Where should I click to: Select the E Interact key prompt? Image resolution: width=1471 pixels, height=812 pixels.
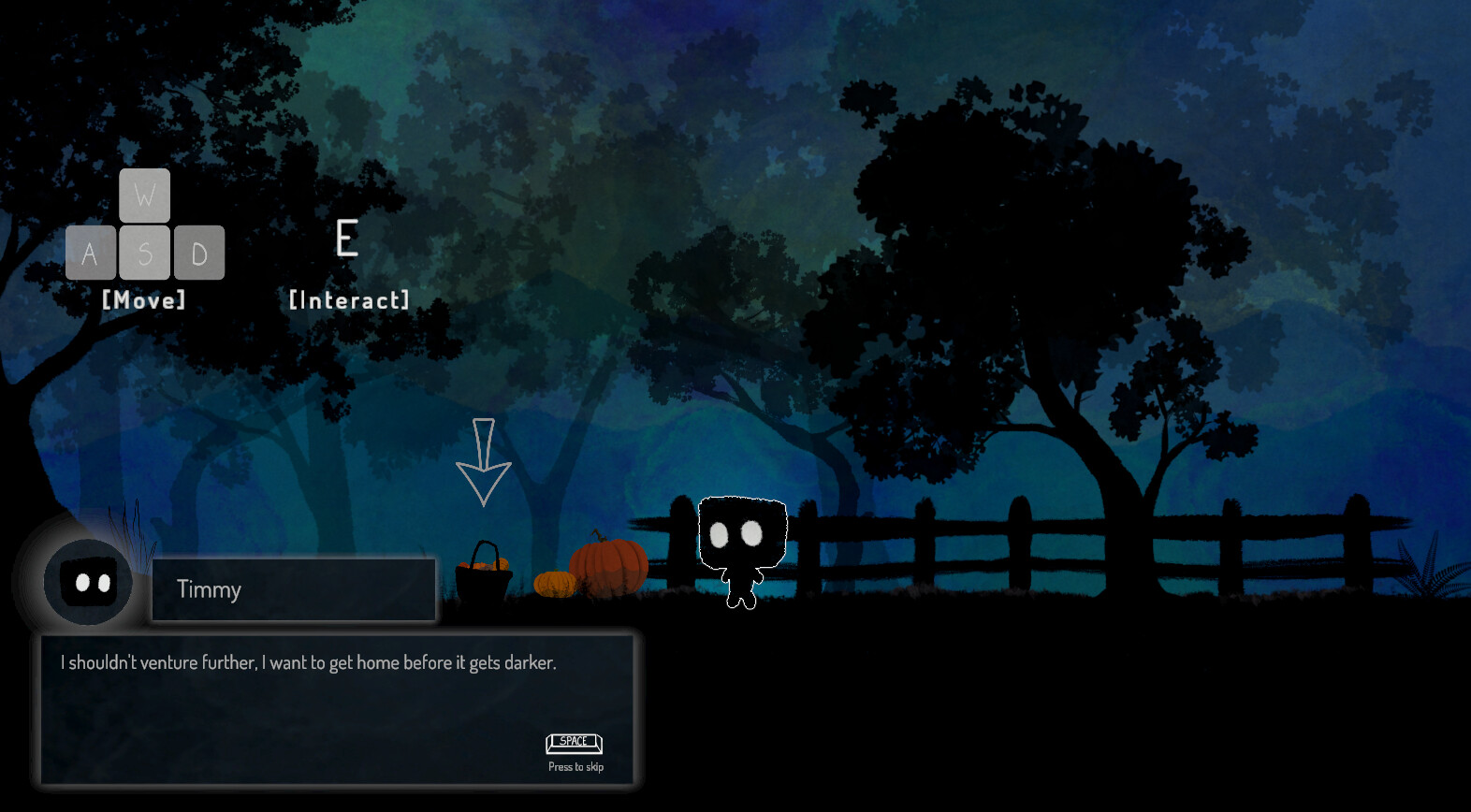(x=346, y=239)
